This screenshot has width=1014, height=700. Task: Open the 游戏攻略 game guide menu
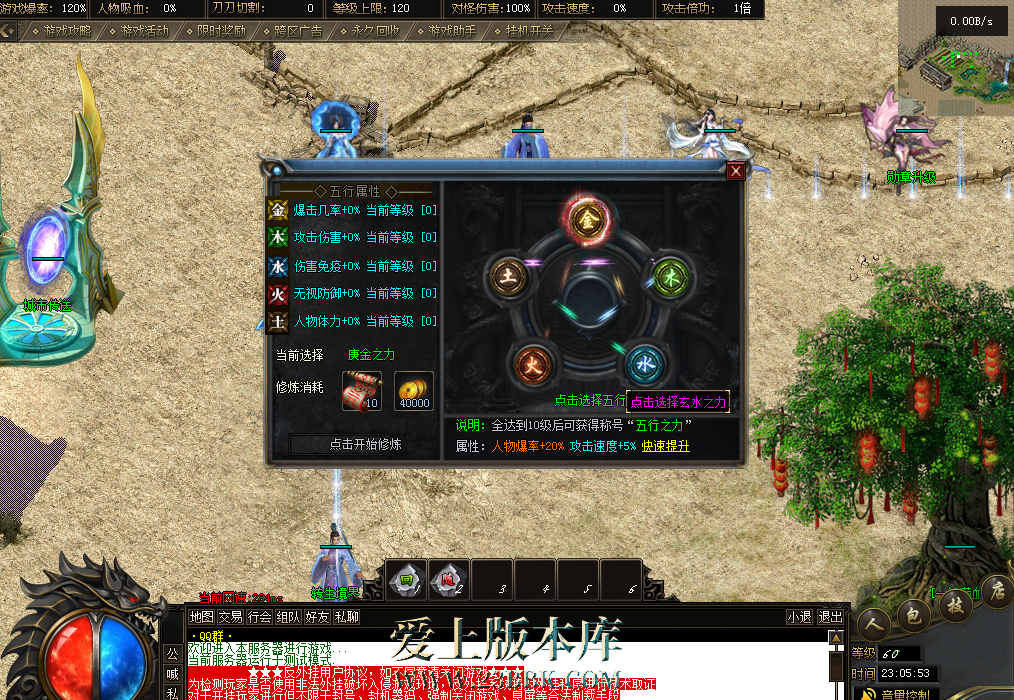(61, 30)
